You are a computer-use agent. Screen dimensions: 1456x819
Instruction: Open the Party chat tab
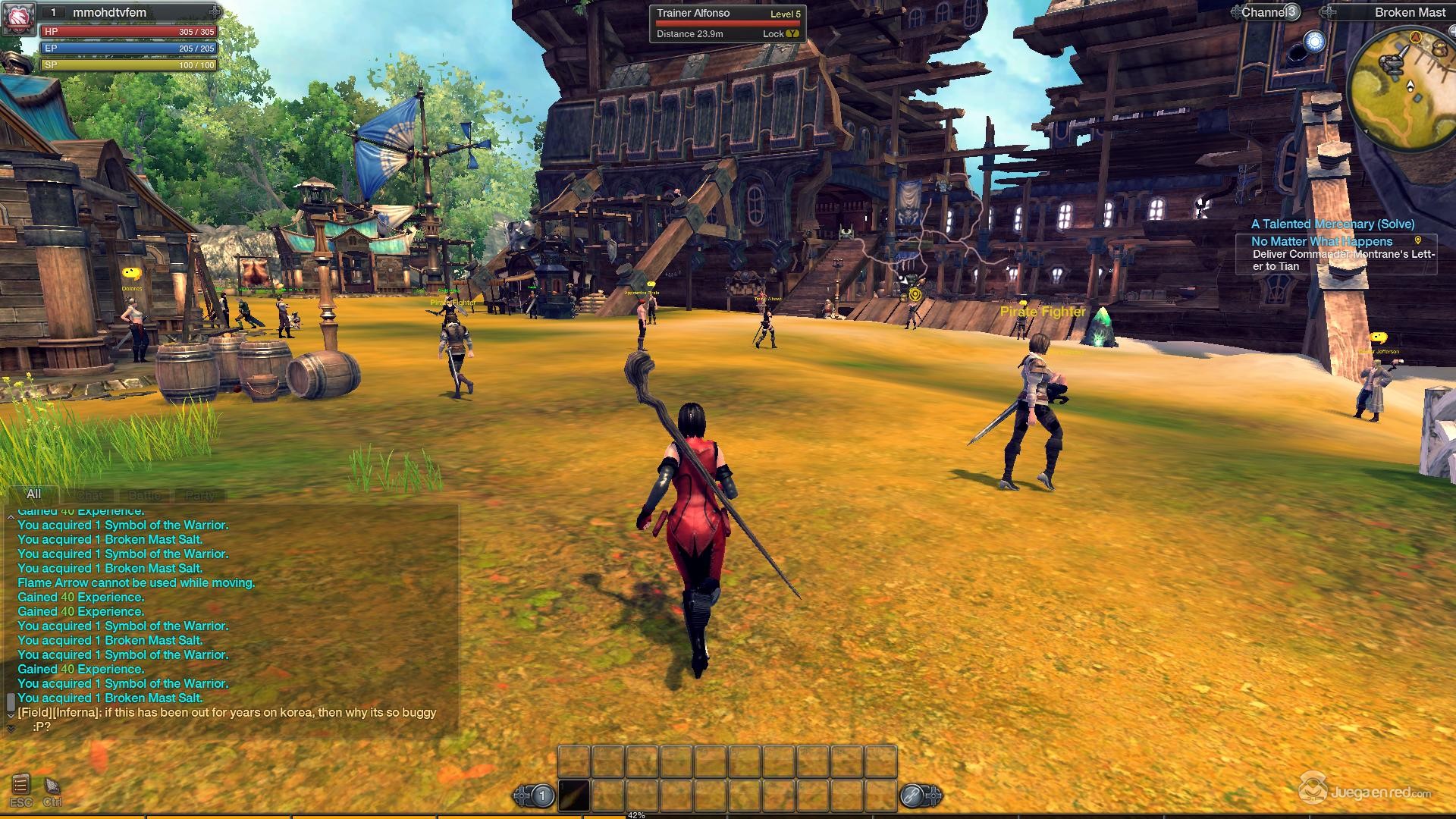[x=199, y=495]
